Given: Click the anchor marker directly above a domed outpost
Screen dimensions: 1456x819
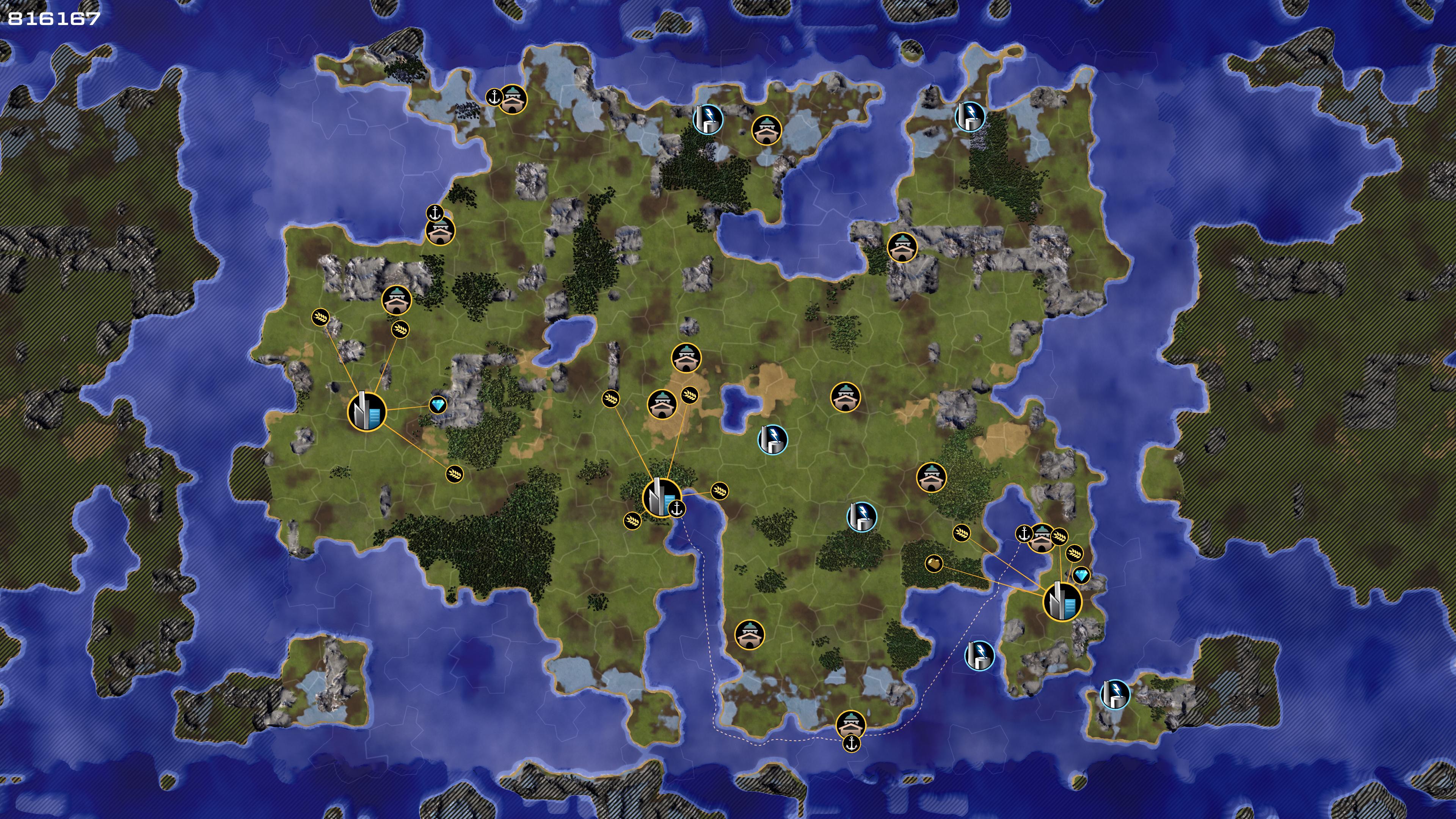Looking at the screenshot, I should pos(435,213).
